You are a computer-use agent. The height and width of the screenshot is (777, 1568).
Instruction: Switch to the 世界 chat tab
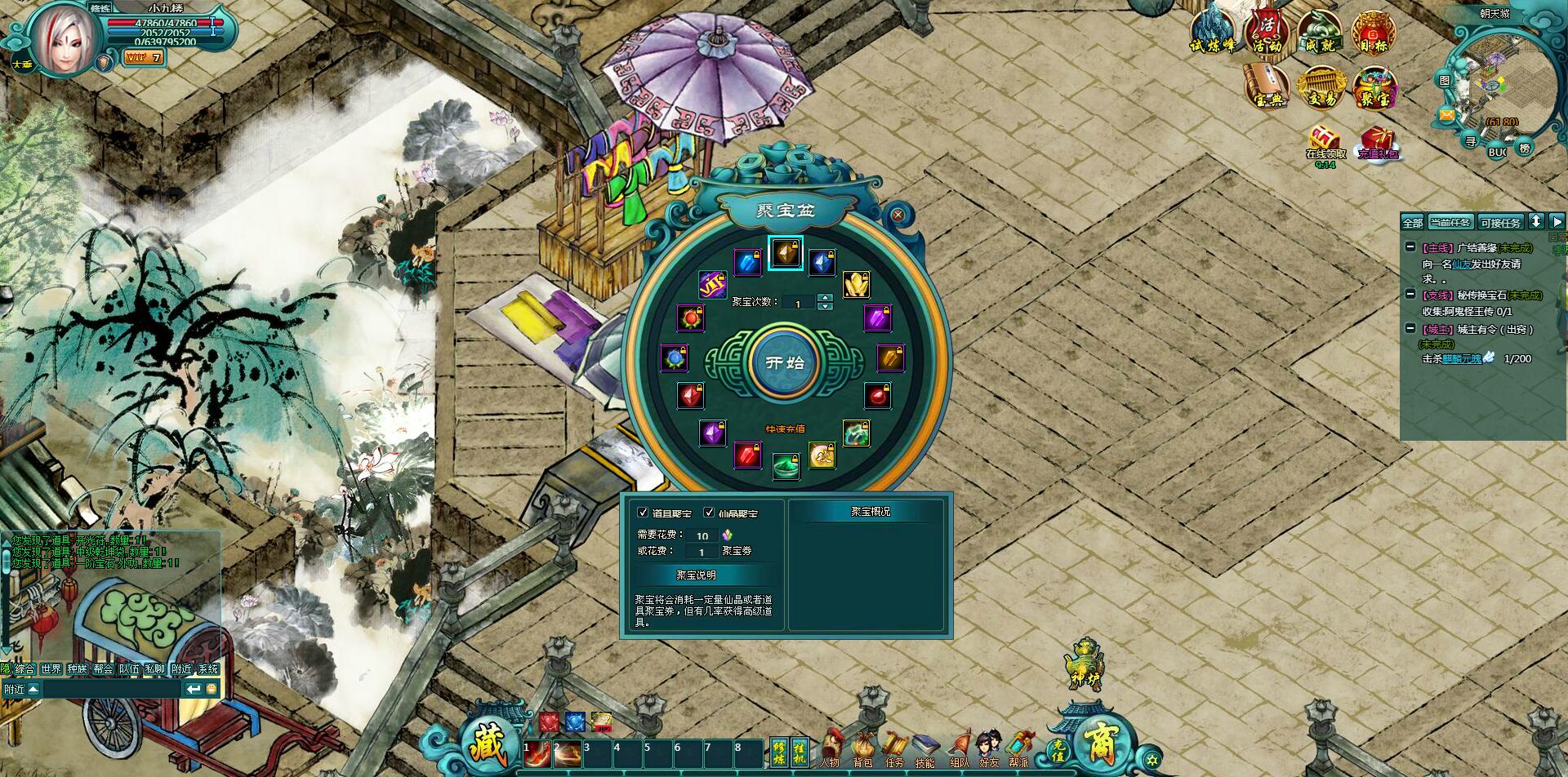tap(51, 668)
